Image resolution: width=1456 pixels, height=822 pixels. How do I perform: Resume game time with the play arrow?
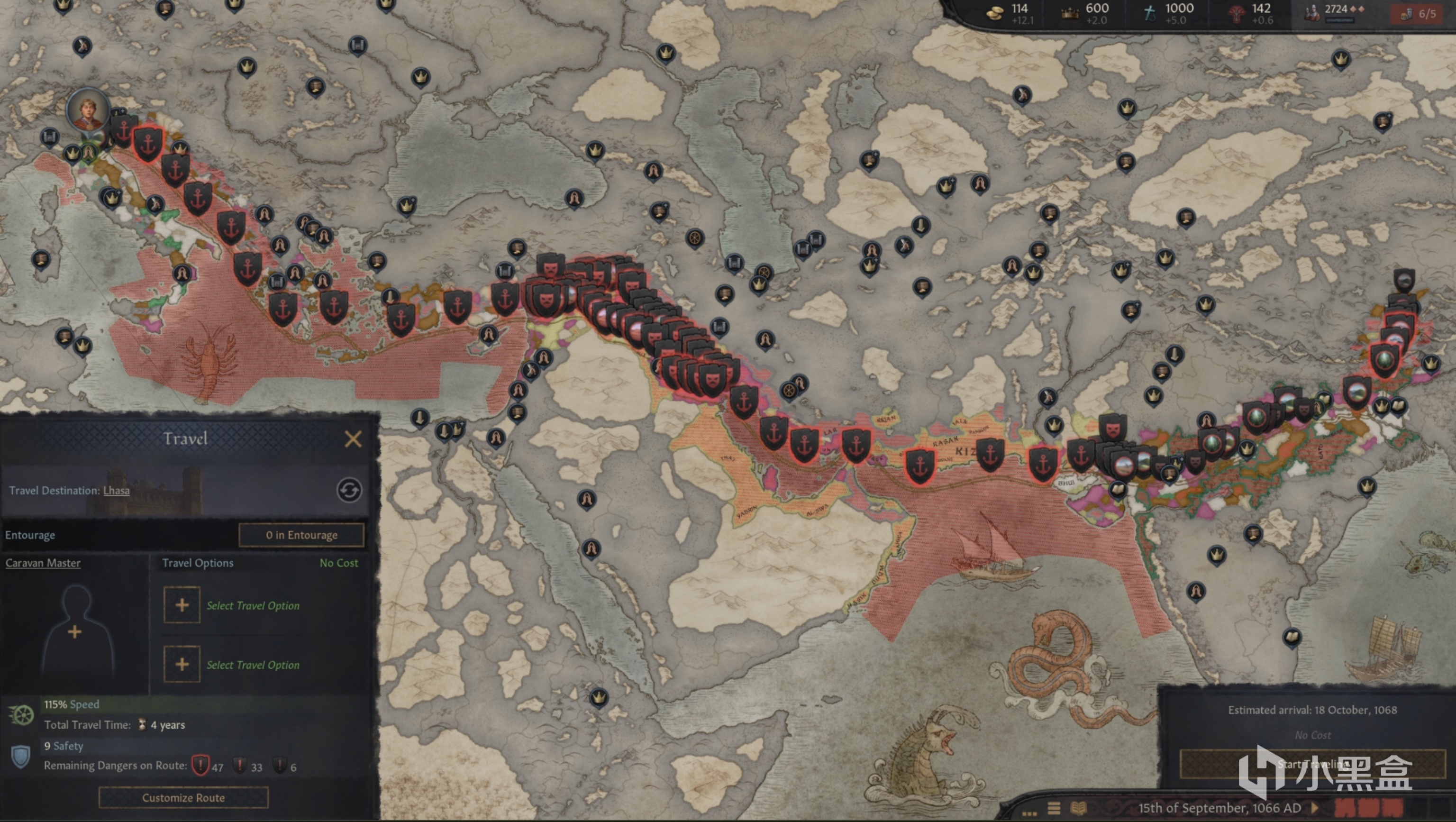click(x=1315, y=808)
